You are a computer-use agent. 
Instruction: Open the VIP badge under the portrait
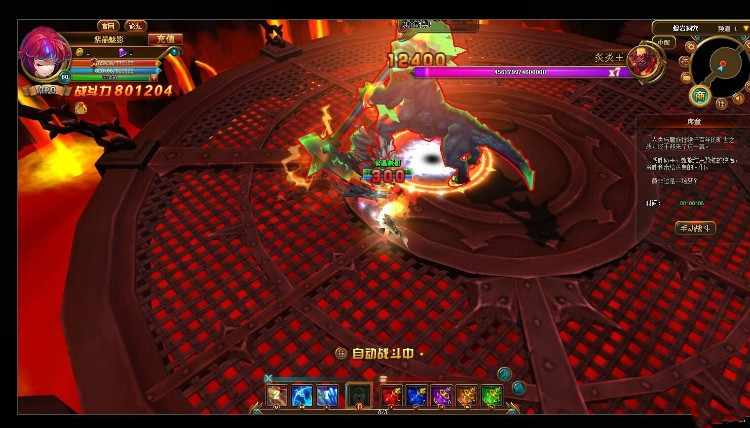click(44, 90)
